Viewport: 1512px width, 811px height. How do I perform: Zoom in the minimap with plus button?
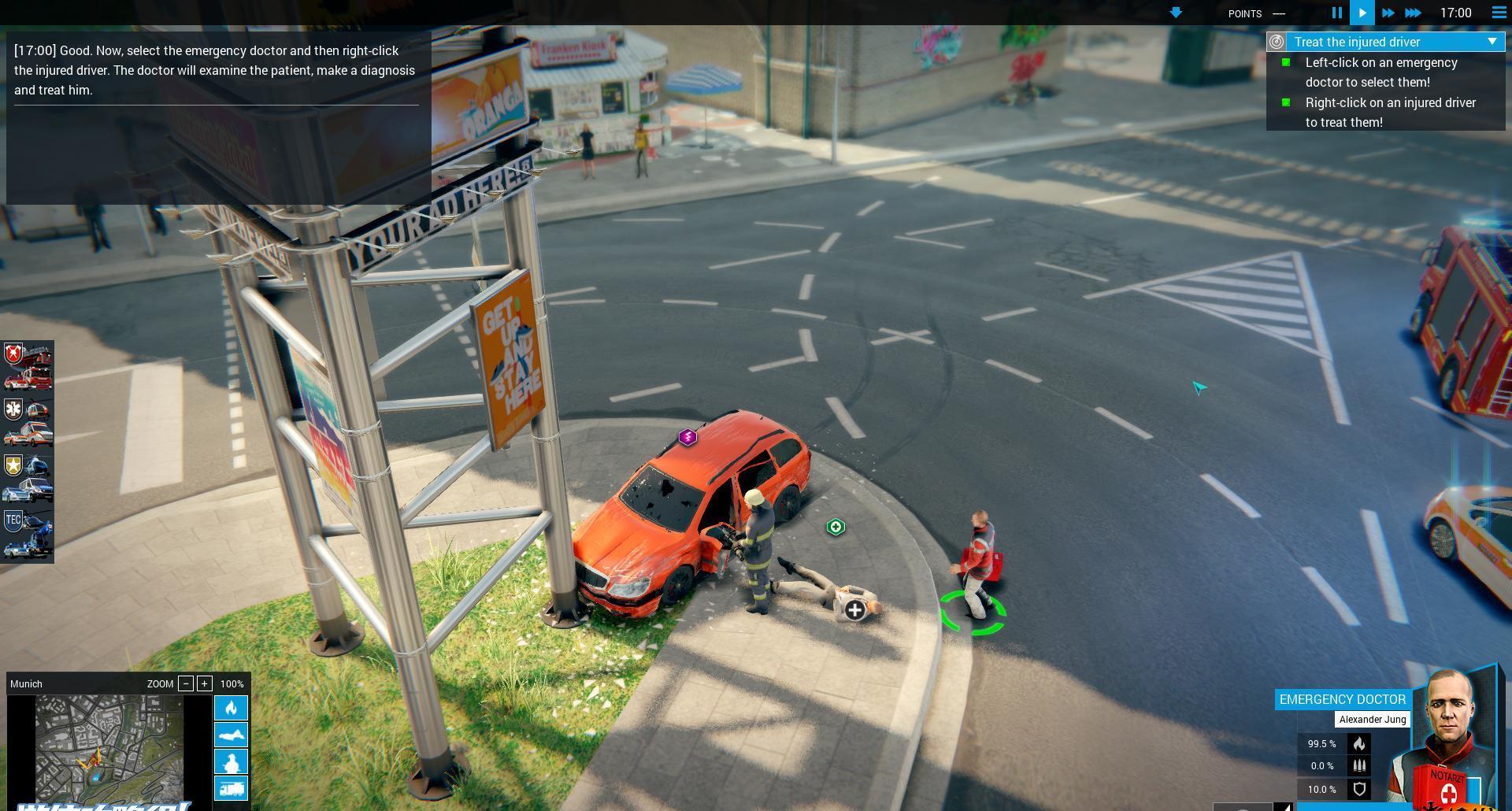(x=205, y=683)
